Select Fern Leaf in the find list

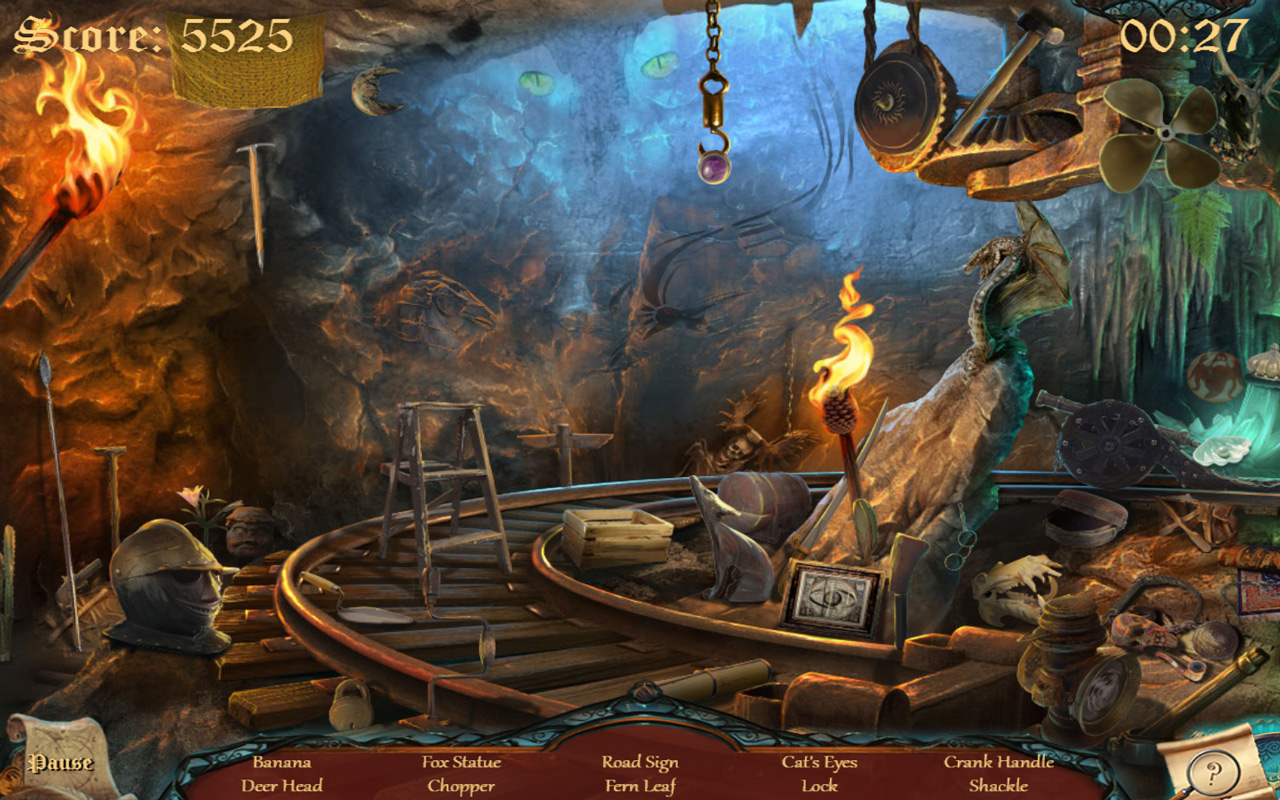click(640, 786)
